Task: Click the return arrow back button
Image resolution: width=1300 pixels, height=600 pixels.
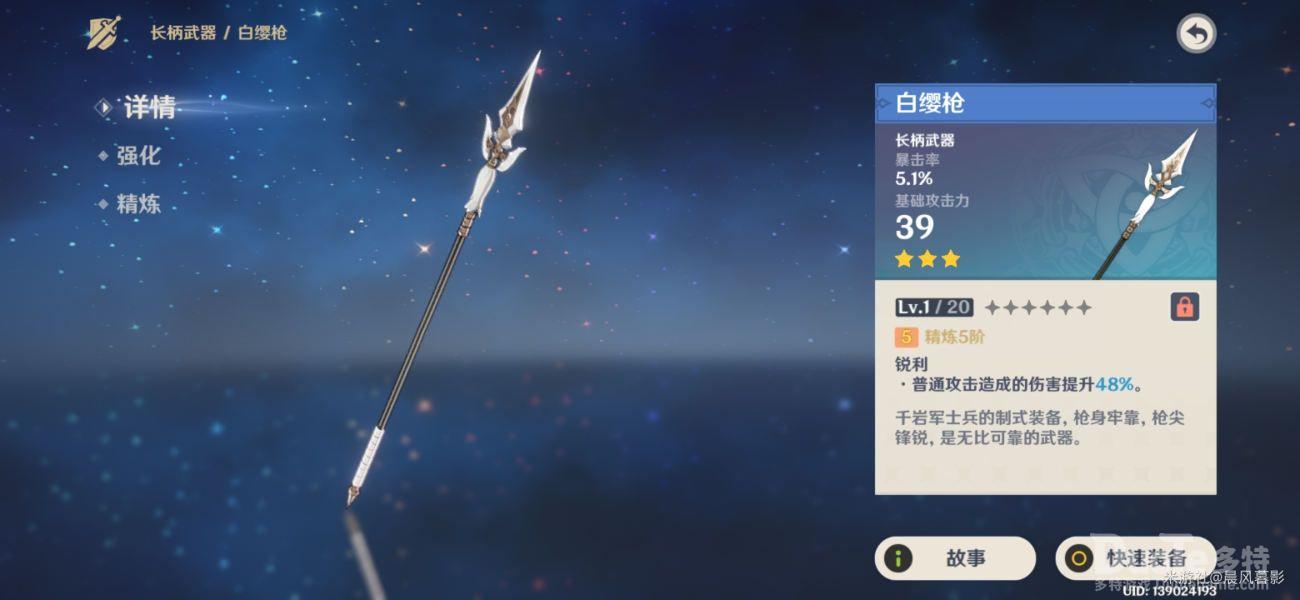Action: click(1195, 34)
